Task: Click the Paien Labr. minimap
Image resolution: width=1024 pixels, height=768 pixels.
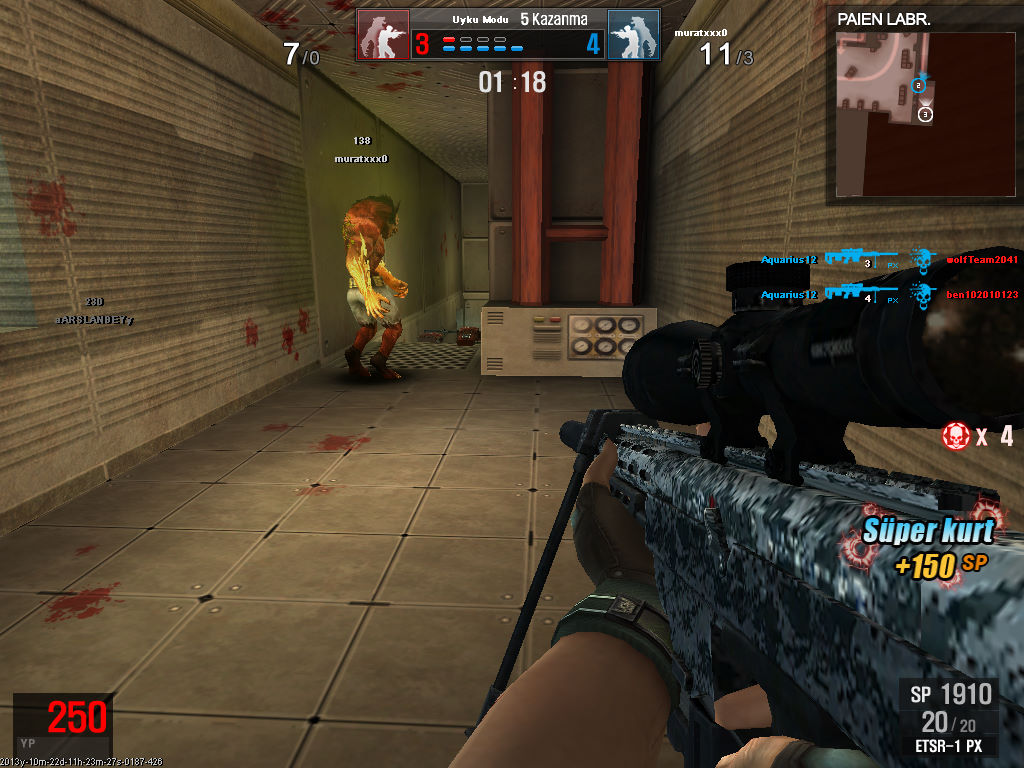Action: click(x=883, y=113)
